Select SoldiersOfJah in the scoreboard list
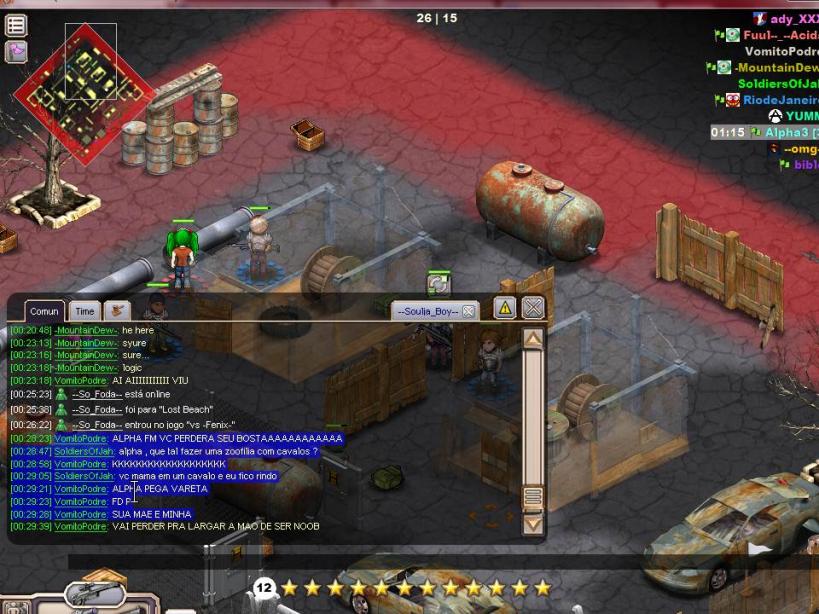Image resolution: width=819 pixels, height=614 pixels. point(777,84)
